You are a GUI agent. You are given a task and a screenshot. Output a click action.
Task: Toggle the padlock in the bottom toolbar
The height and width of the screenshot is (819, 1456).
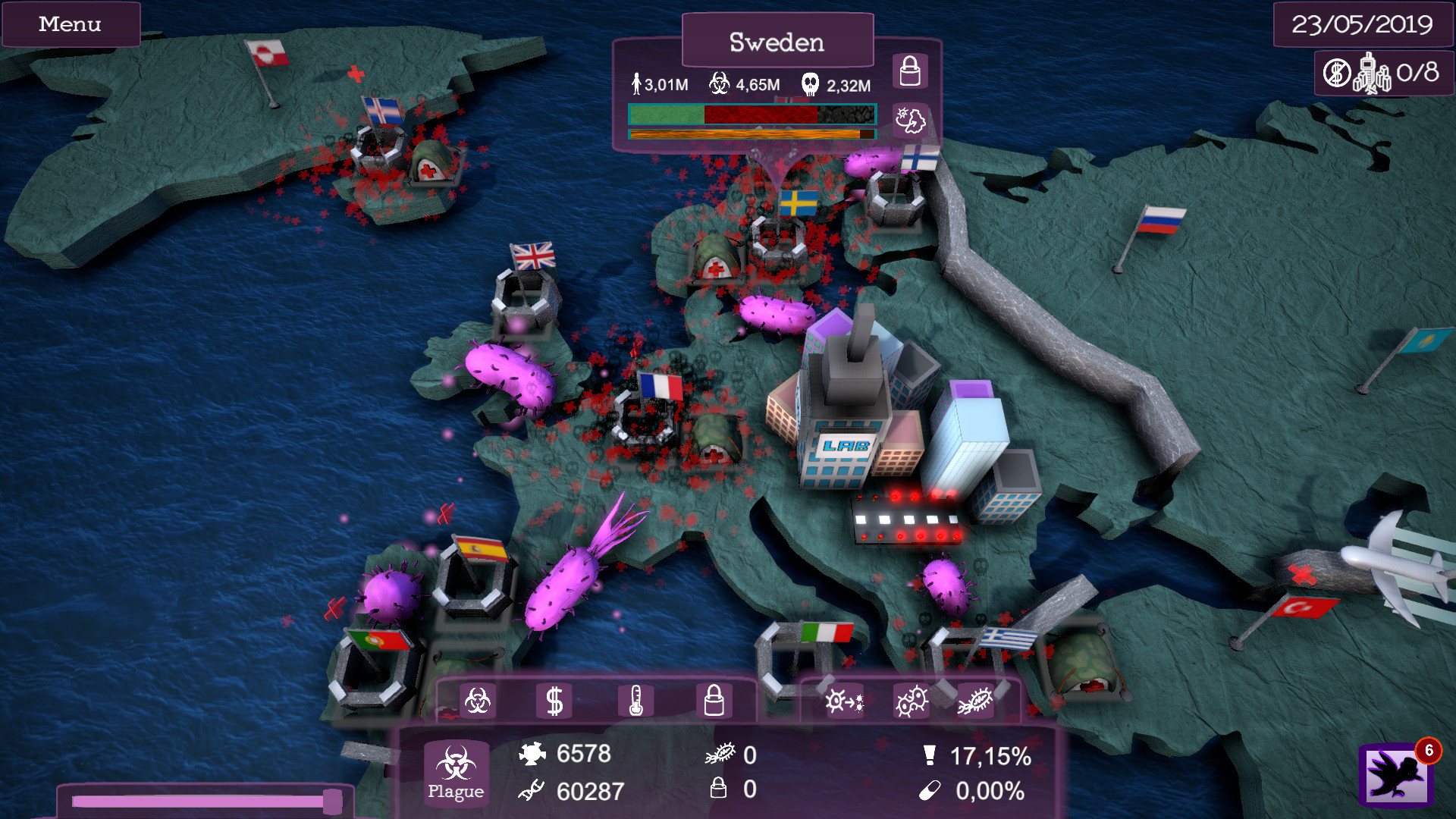point(714,699)
